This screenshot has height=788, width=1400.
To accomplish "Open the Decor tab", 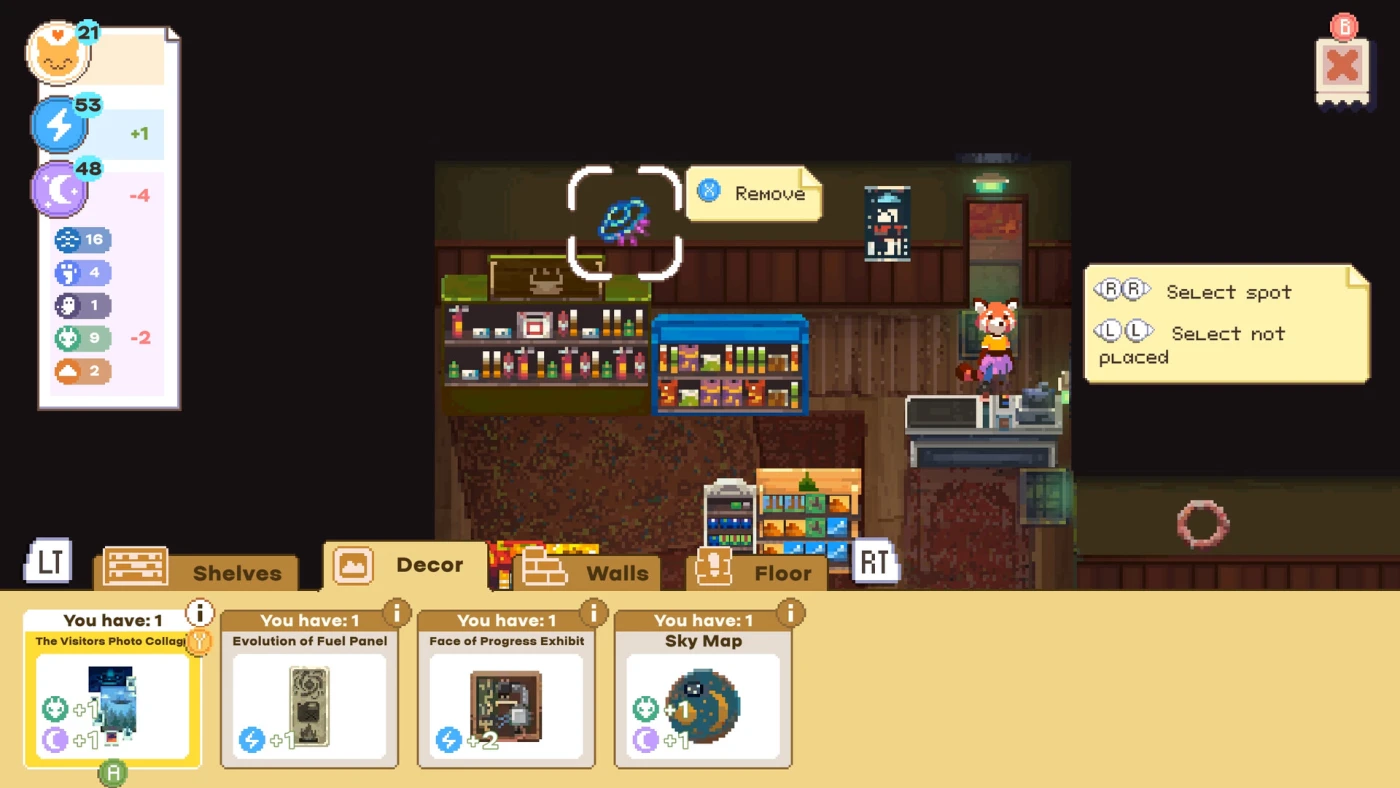I will click(400, 566).
